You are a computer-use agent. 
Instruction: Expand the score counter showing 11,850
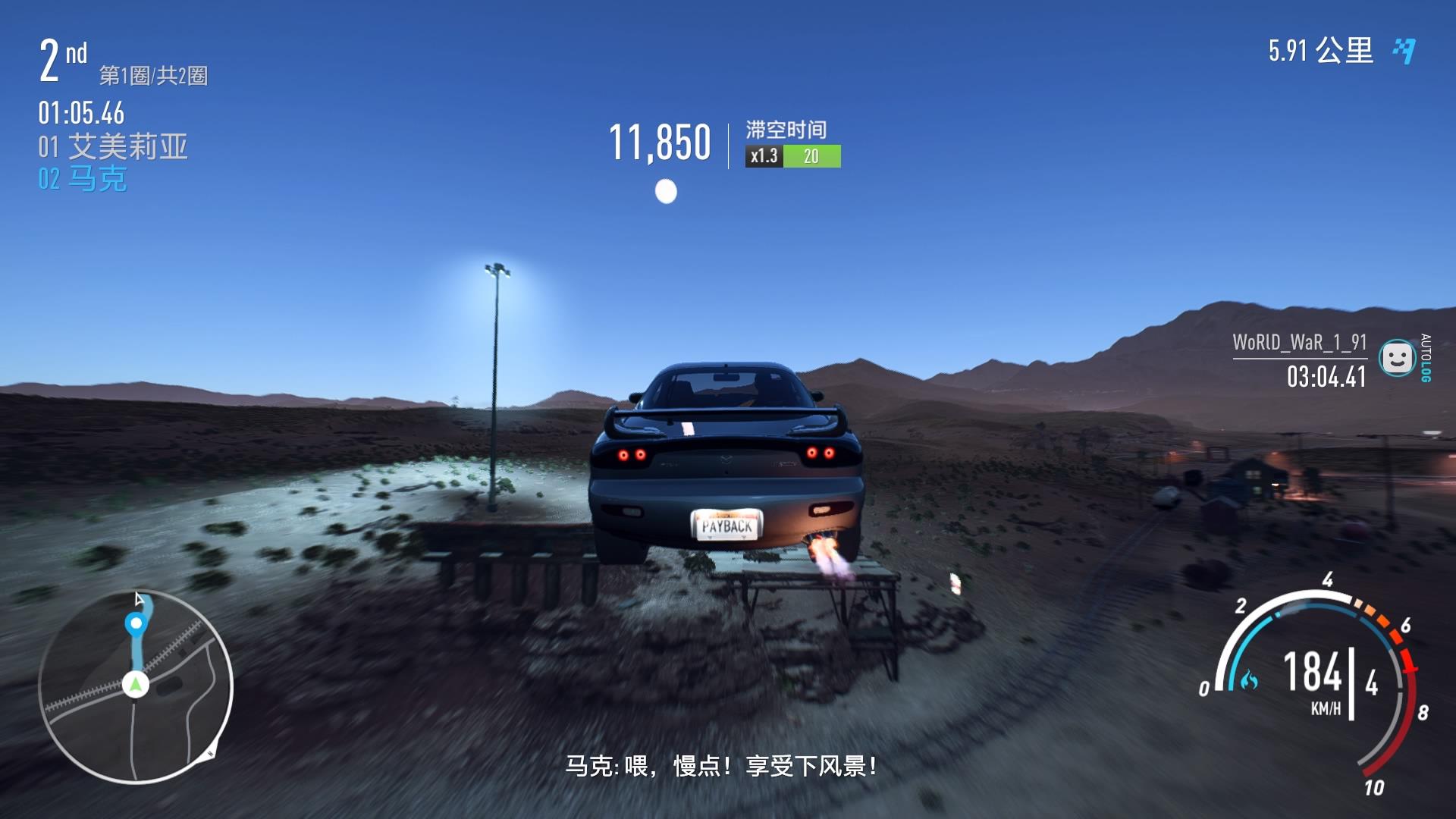(x=659, y=140)
